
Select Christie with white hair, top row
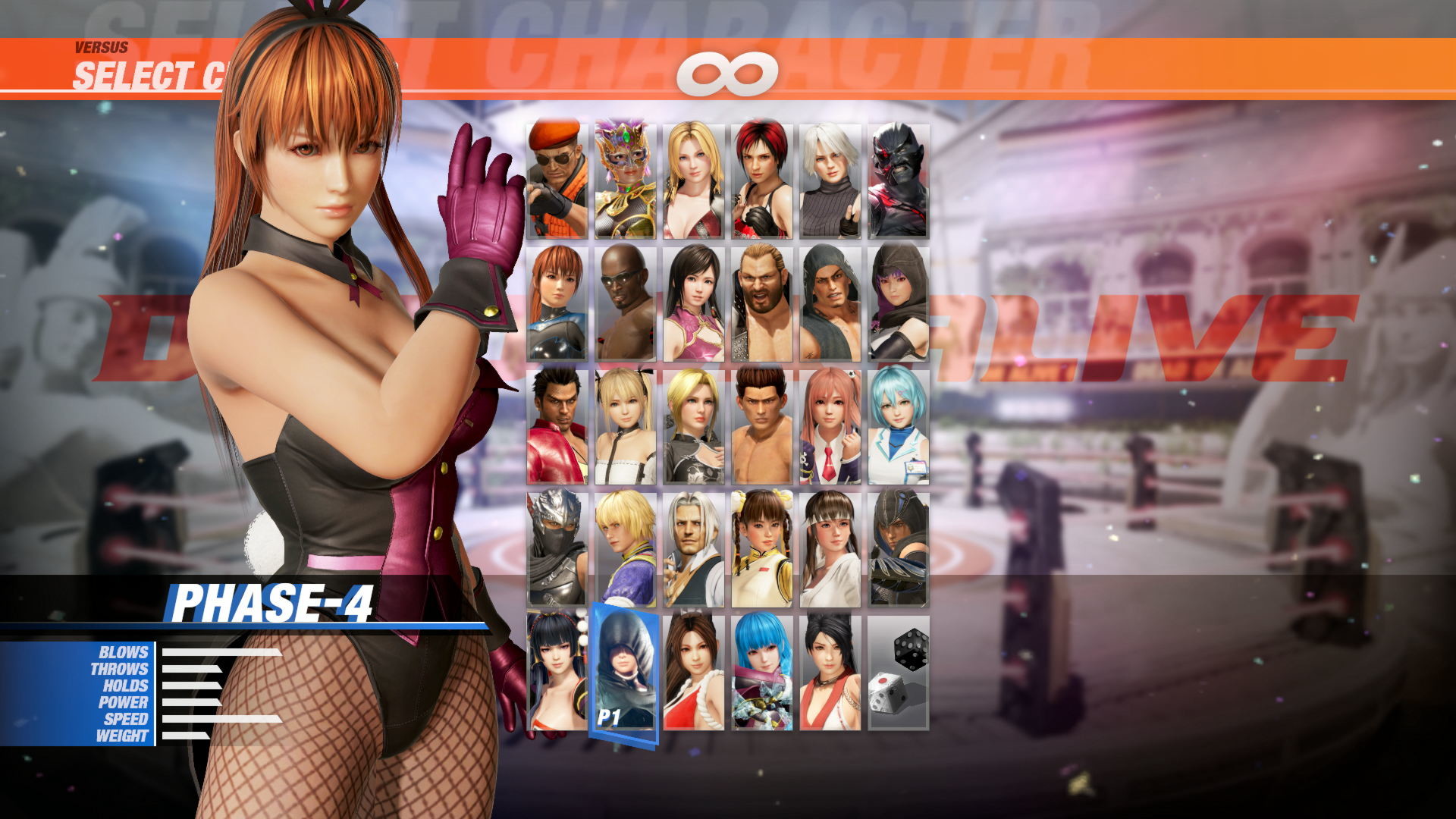(x=832, y=182)
